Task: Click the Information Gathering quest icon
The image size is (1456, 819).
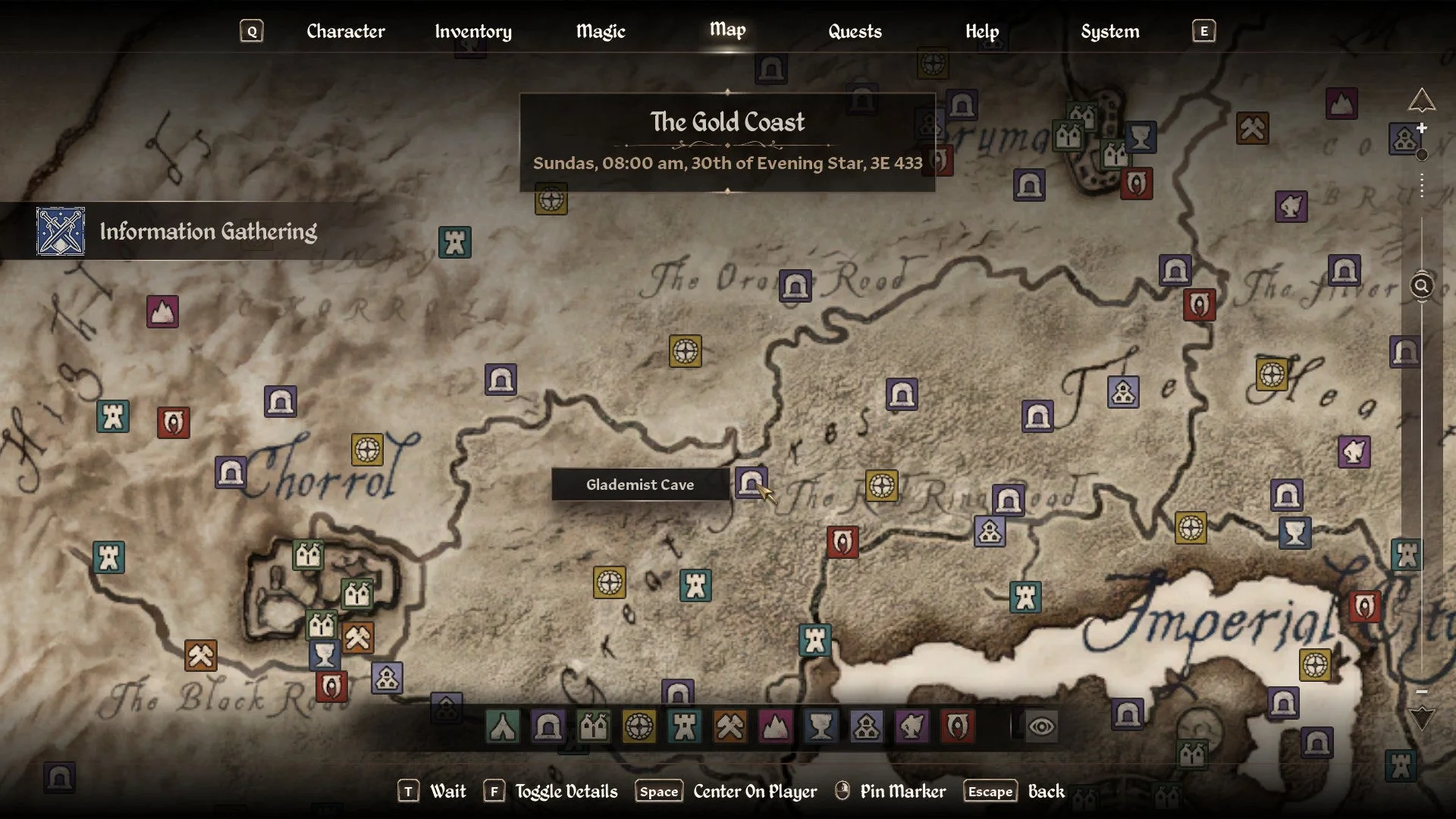Action: [59, 231]
